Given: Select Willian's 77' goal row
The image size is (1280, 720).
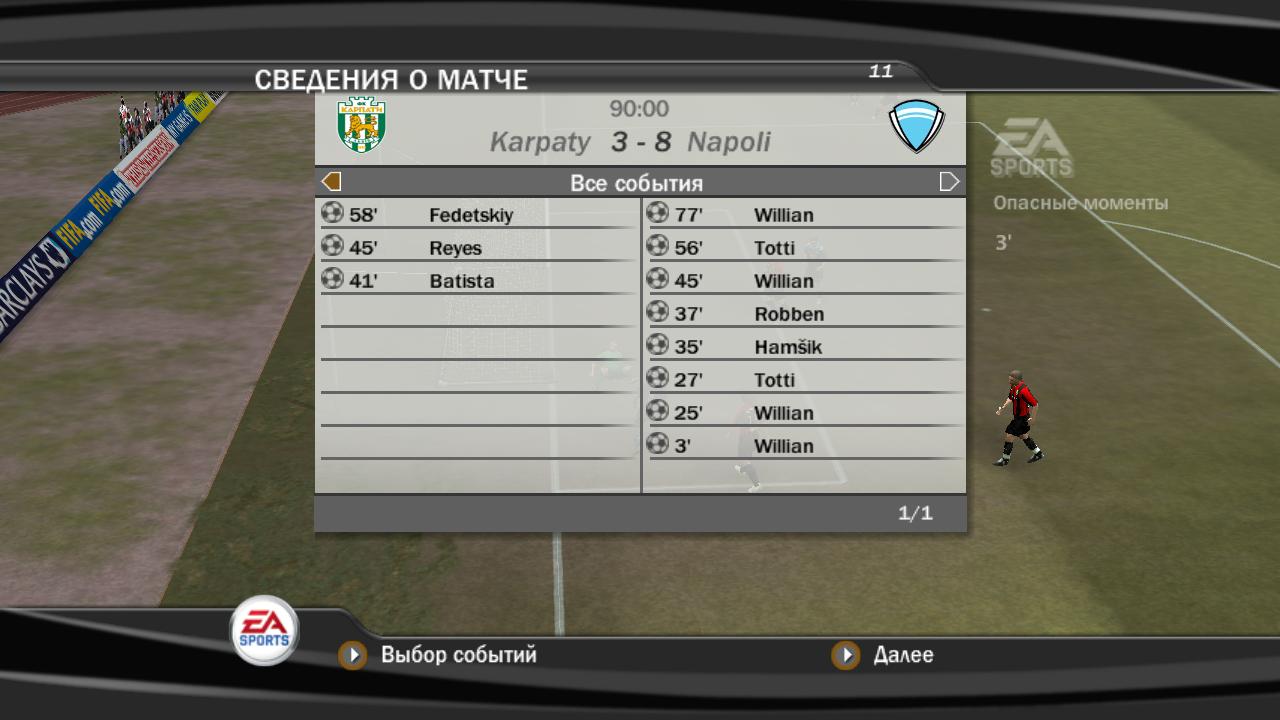Looking at the screenshot, I should click(803, 215).
